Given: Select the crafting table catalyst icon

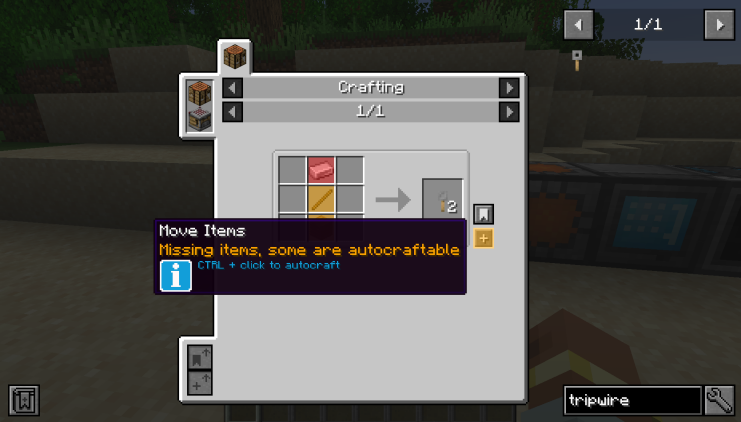Looking at the screenshot, I should point(200,94).
